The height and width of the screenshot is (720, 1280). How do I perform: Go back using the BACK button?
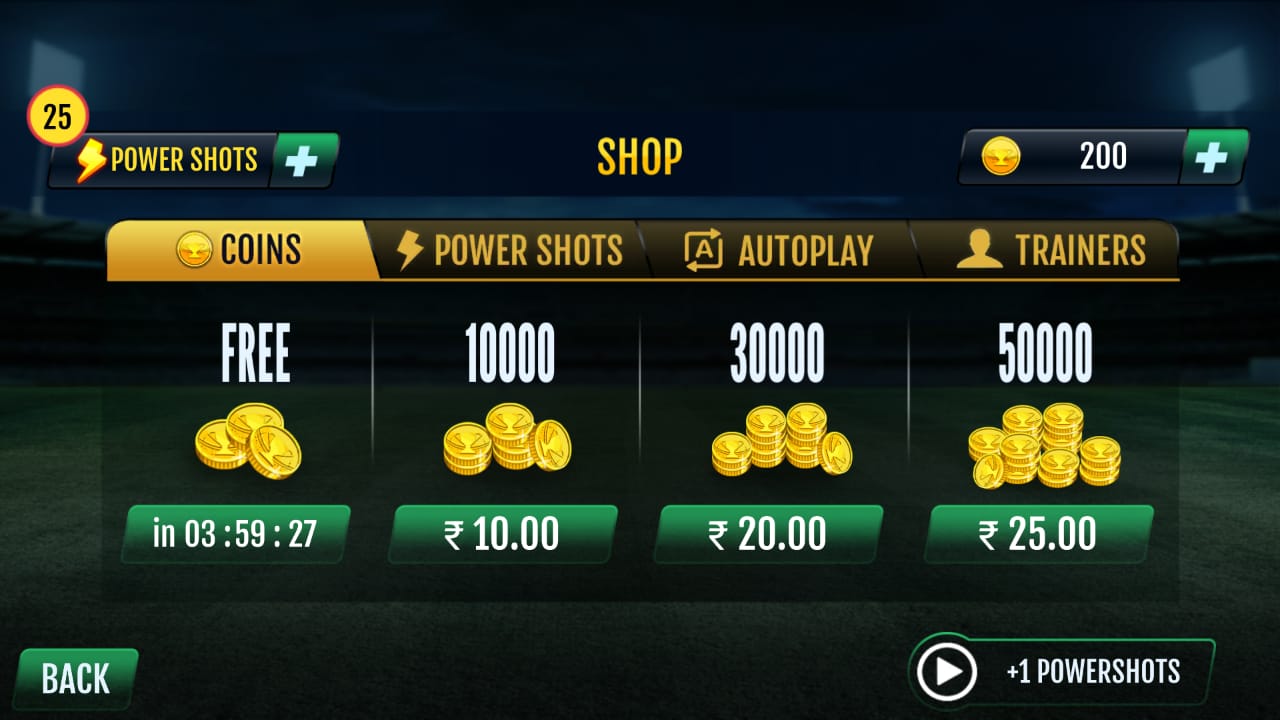click(x=75, y=679)
